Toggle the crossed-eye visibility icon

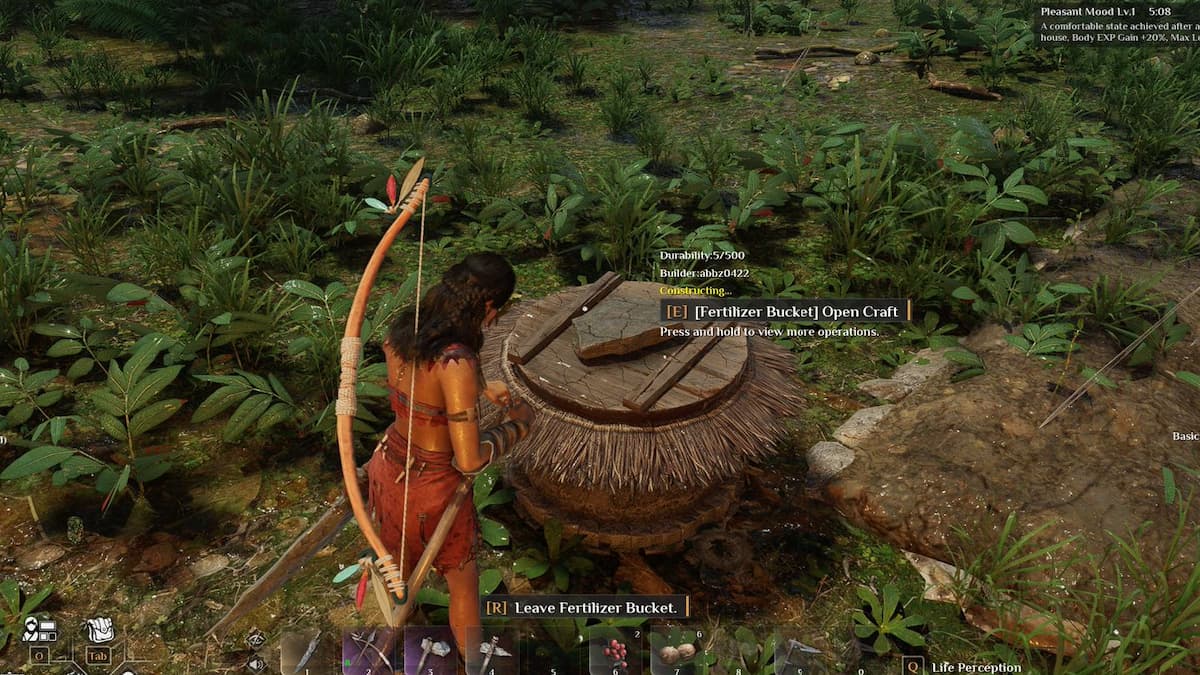pos(256,638)
